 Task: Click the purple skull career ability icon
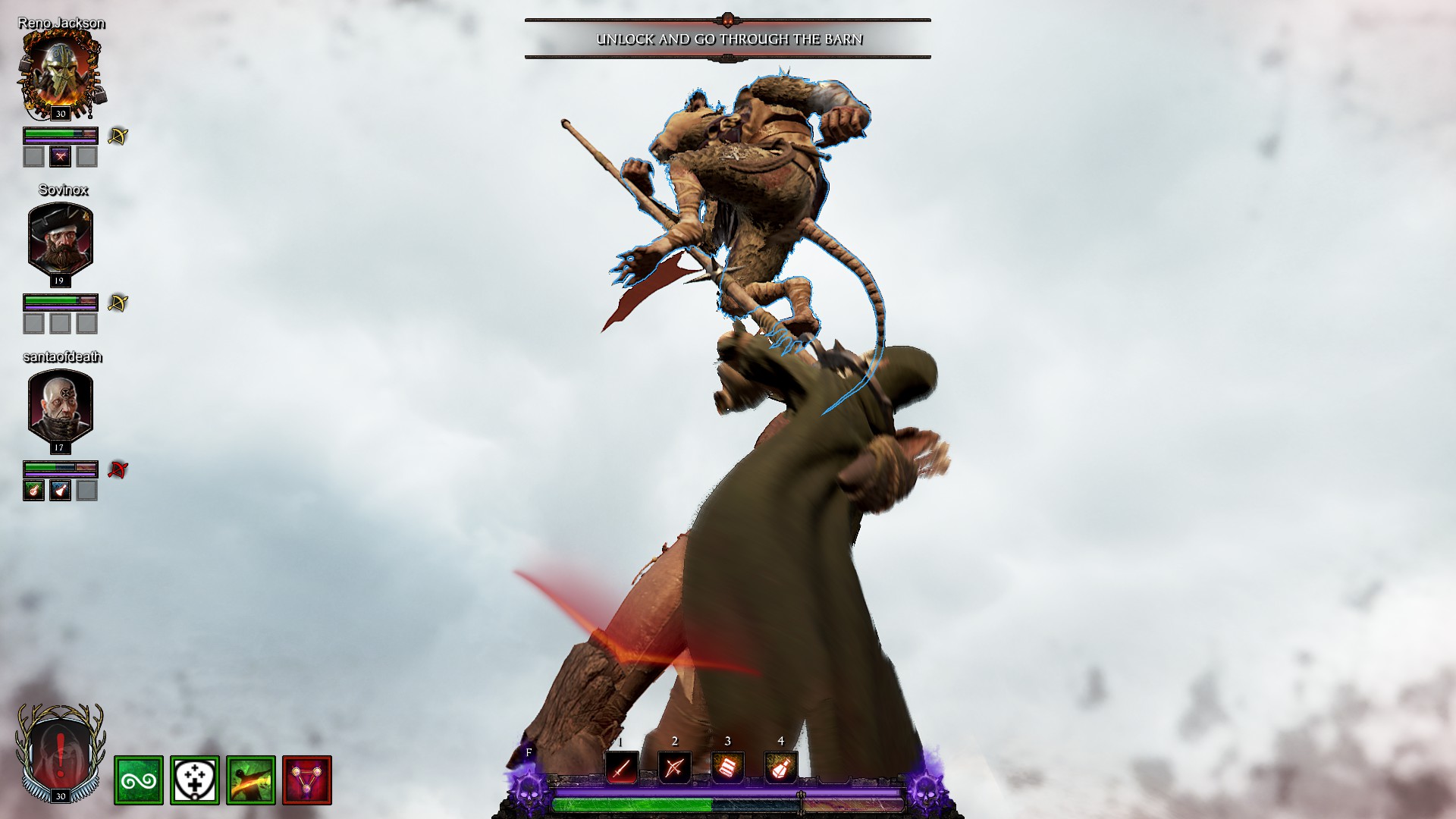pos(529,785)
